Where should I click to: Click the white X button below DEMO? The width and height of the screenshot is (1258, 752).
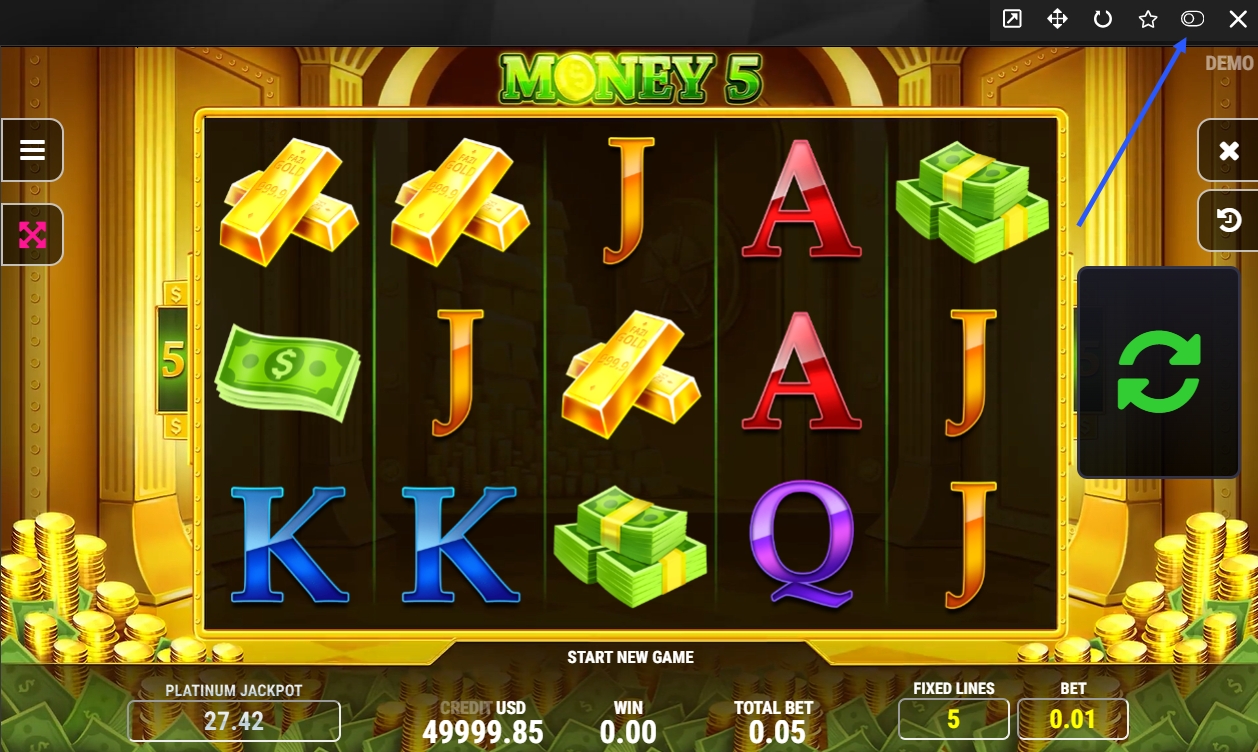1229,151
